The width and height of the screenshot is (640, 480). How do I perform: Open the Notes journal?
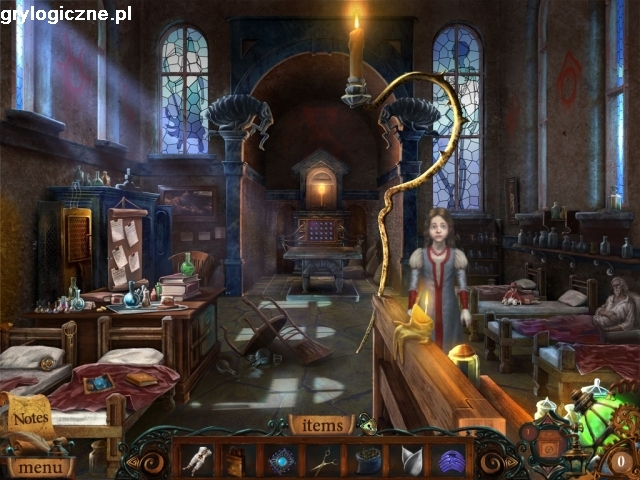point(30,418)
